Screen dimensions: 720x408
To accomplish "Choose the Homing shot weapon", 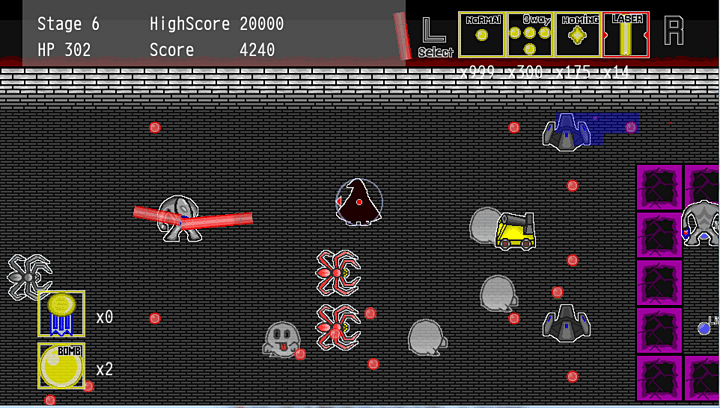I will [577, 35].
